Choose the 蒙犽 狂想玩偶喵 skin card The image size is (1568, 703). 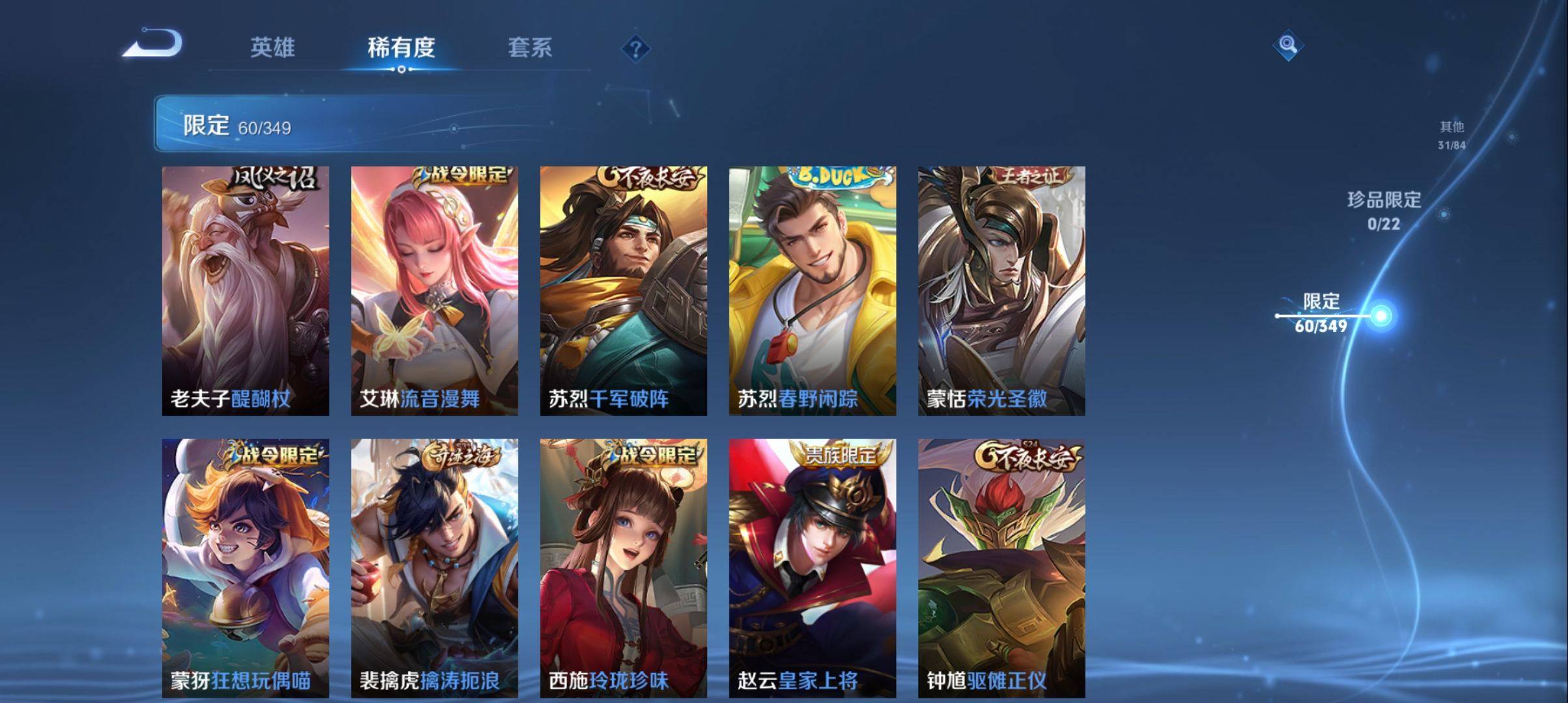[245, 567]
